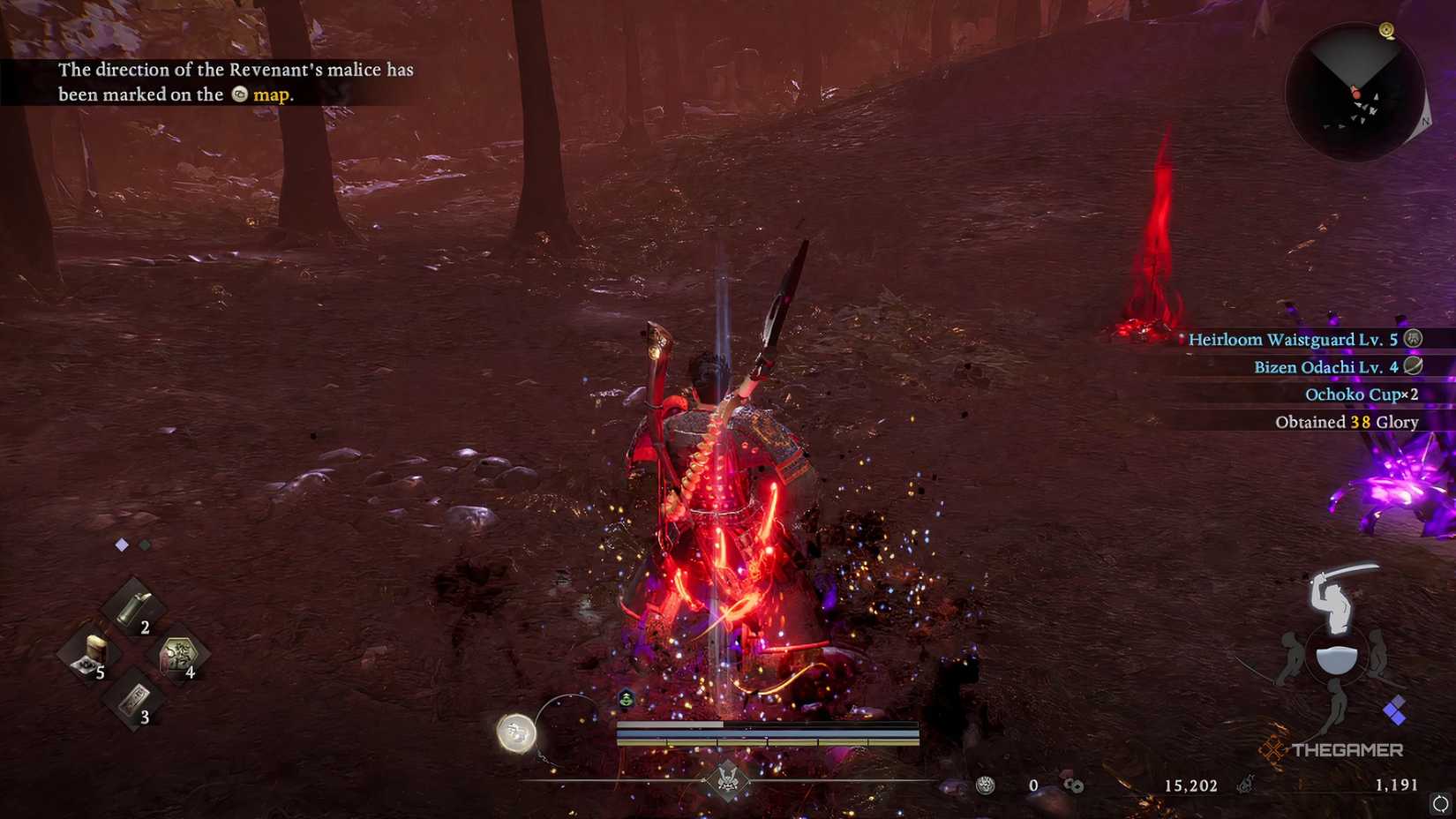Click the Amrita icon beside 1,191
The width and height of the screenshot is (1456, 819).
[1244, 784]
